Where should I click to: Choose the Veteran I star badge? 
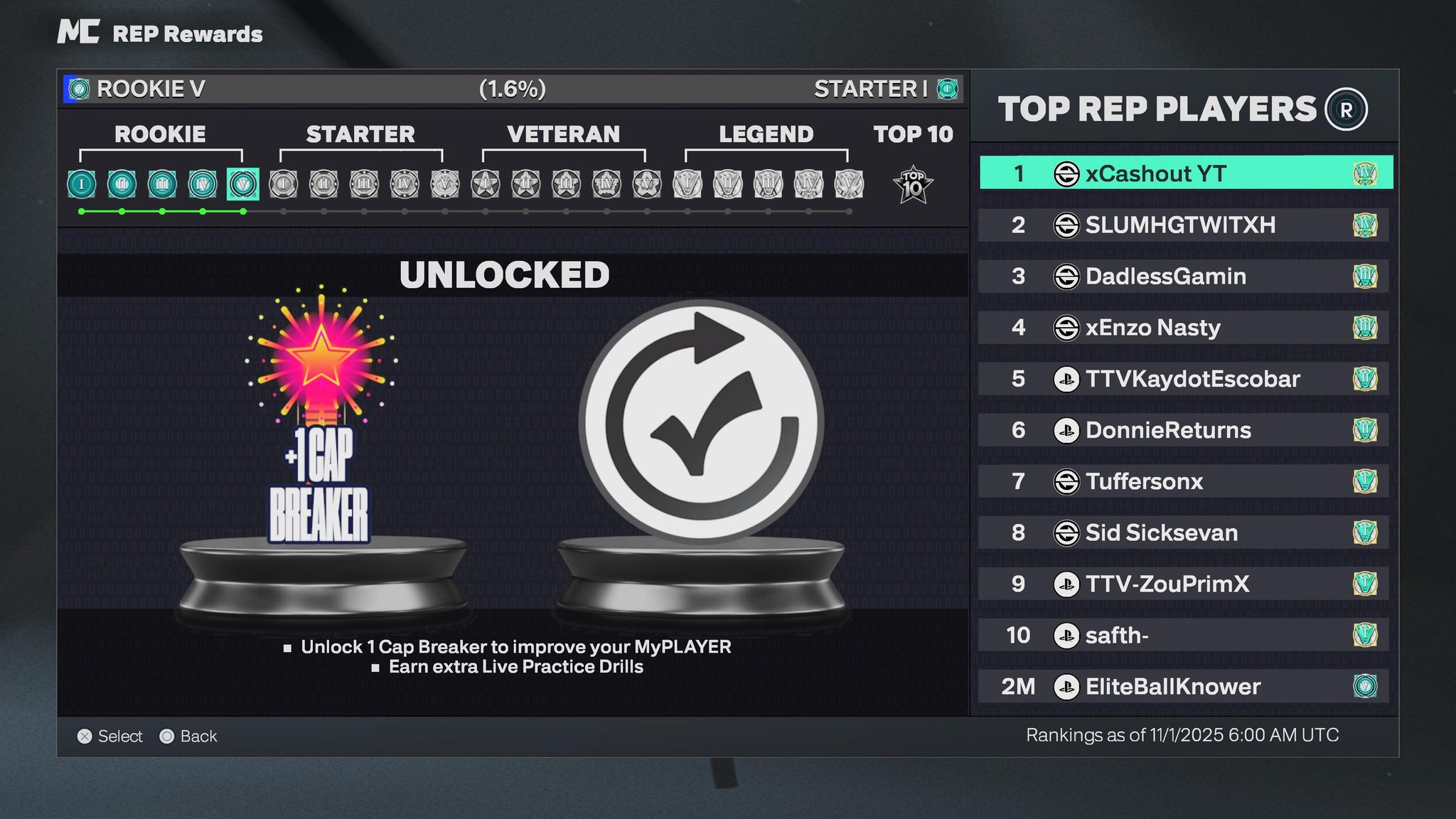click(486, 184)
